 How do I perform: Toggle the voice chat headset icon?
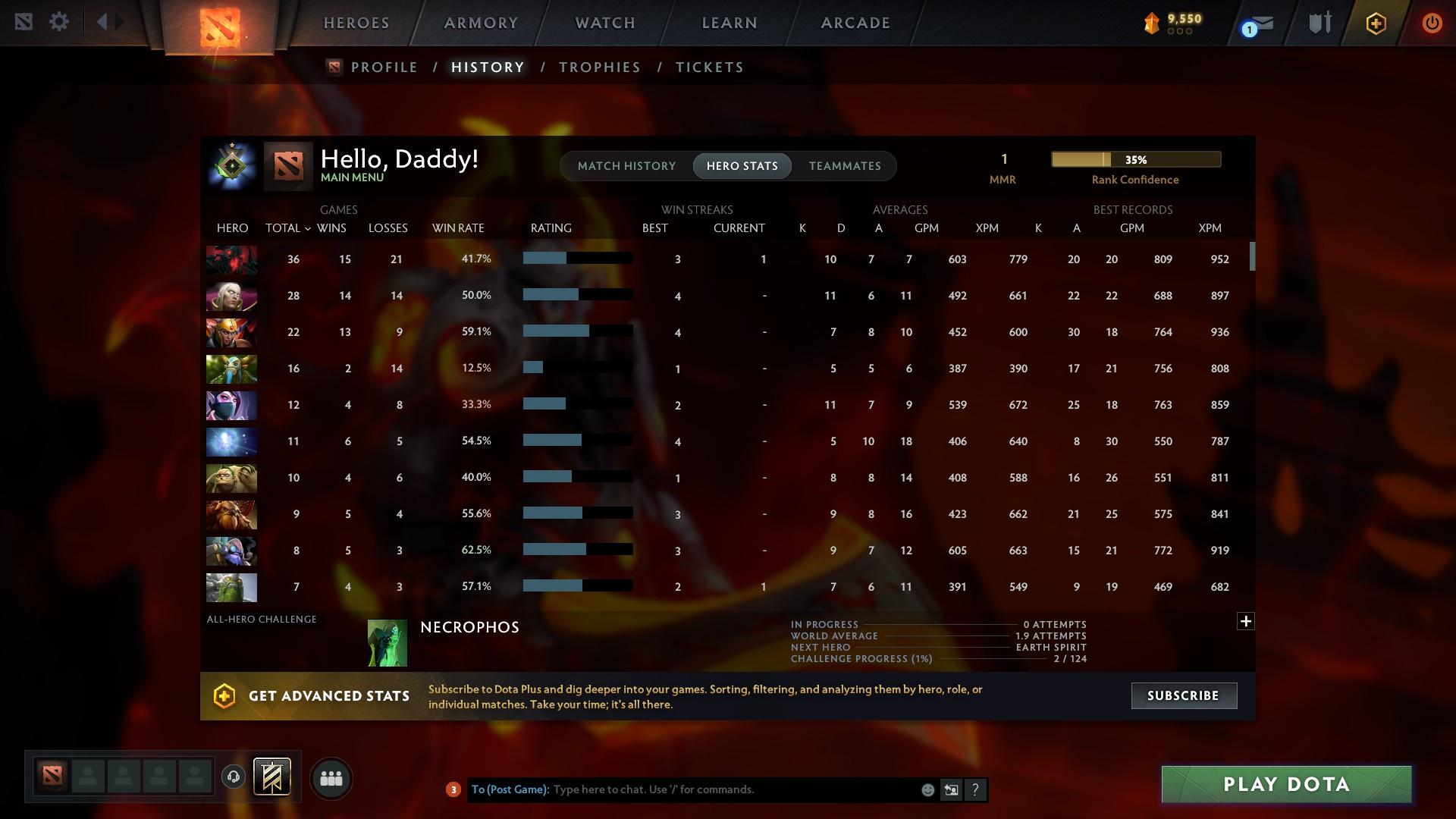[x=234, y=778]
